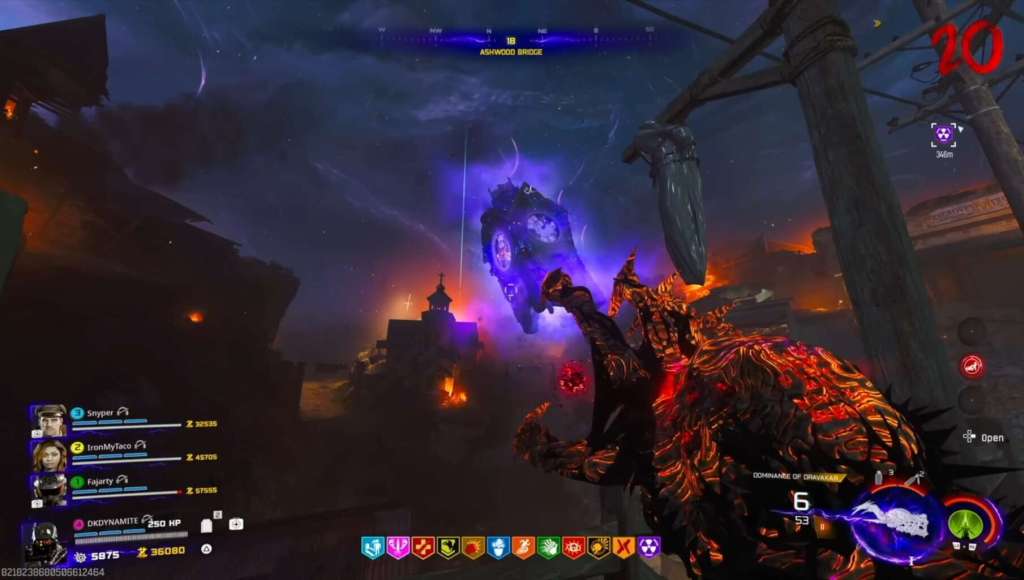1024x580 pixels.
Task: Click the purple nuke objective marker
Action: pos(943,133)
